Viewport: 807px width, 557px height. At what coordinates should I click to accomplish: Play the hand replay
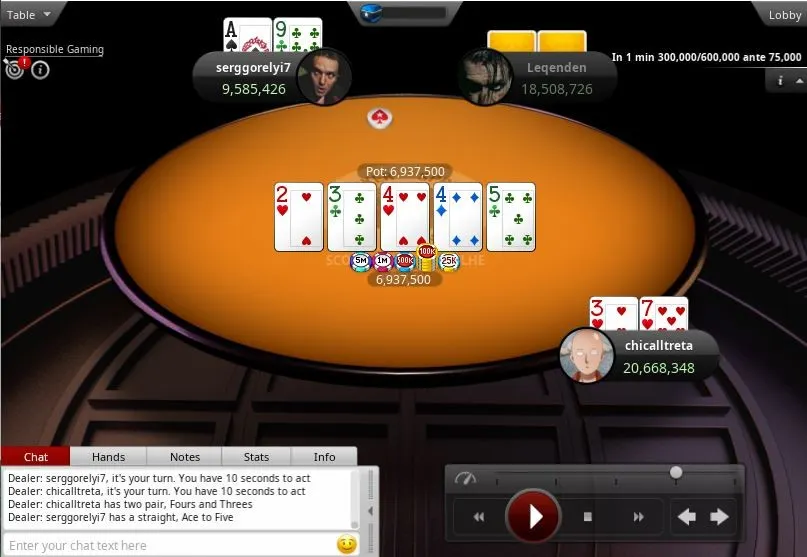coord(535,517)
